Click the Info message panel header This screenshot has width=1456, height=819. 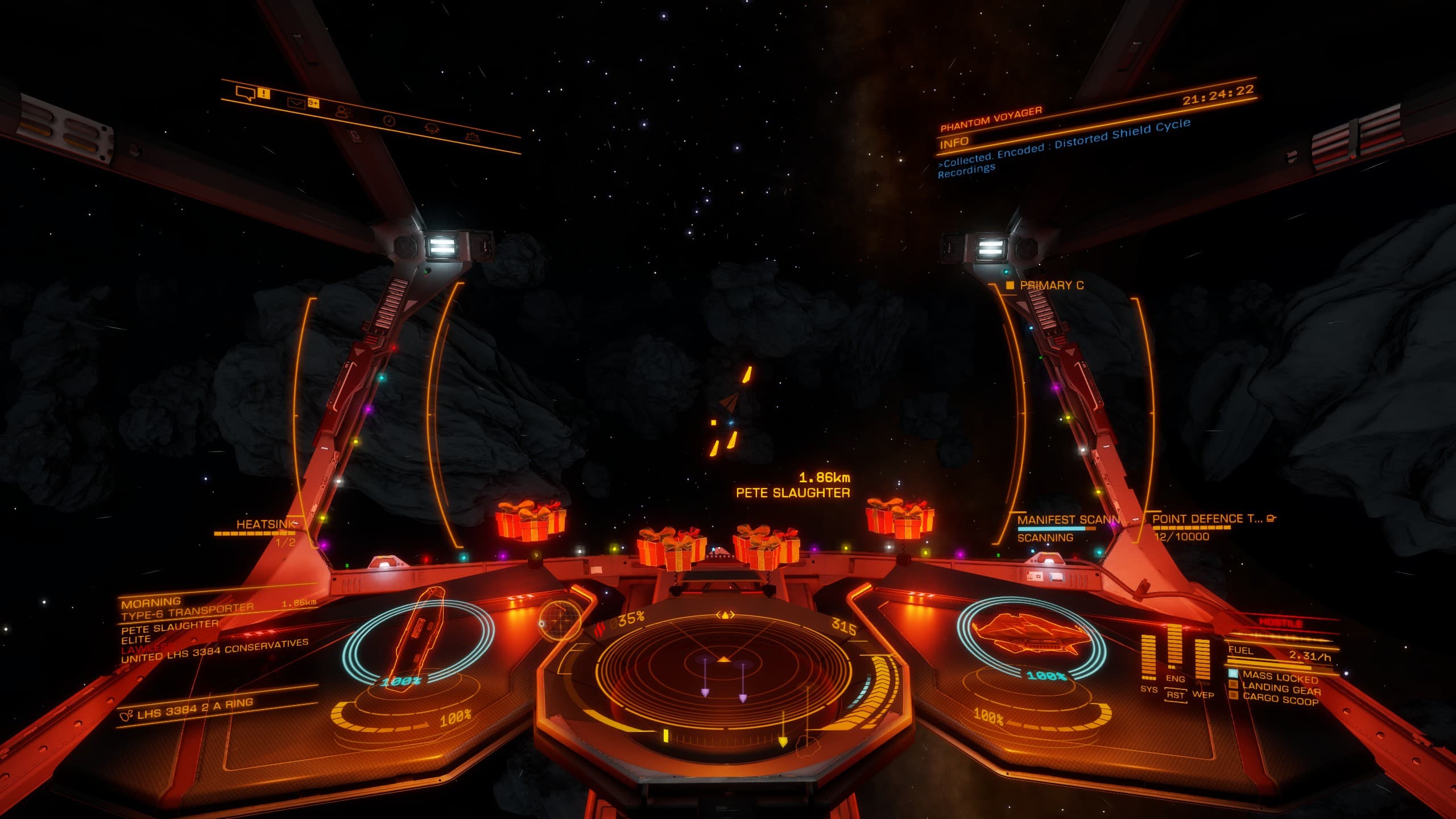click(953, 143)
